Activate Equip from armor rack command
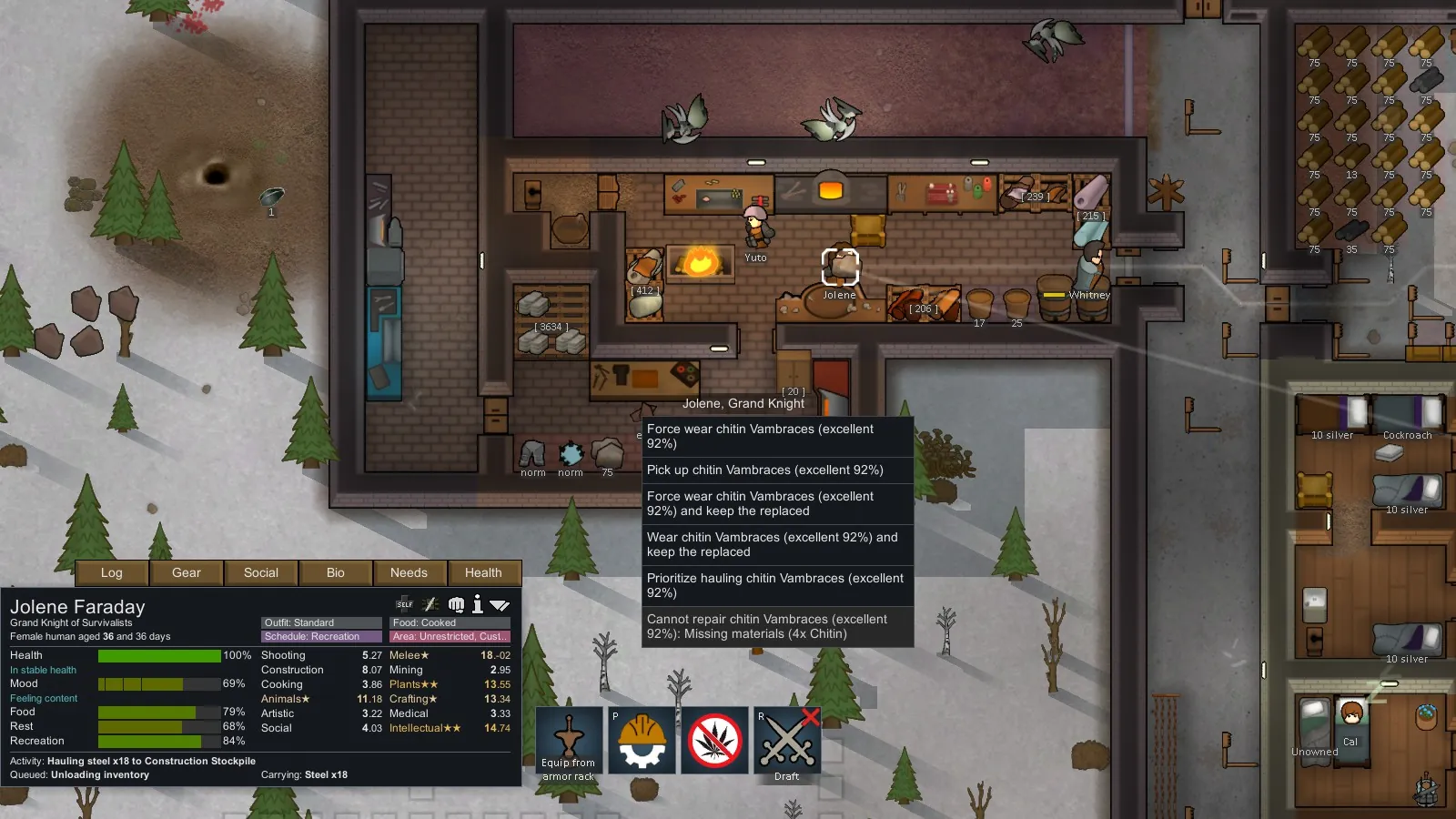The height and width of the screenshot is (819, 1456). (x=569, y=741)
